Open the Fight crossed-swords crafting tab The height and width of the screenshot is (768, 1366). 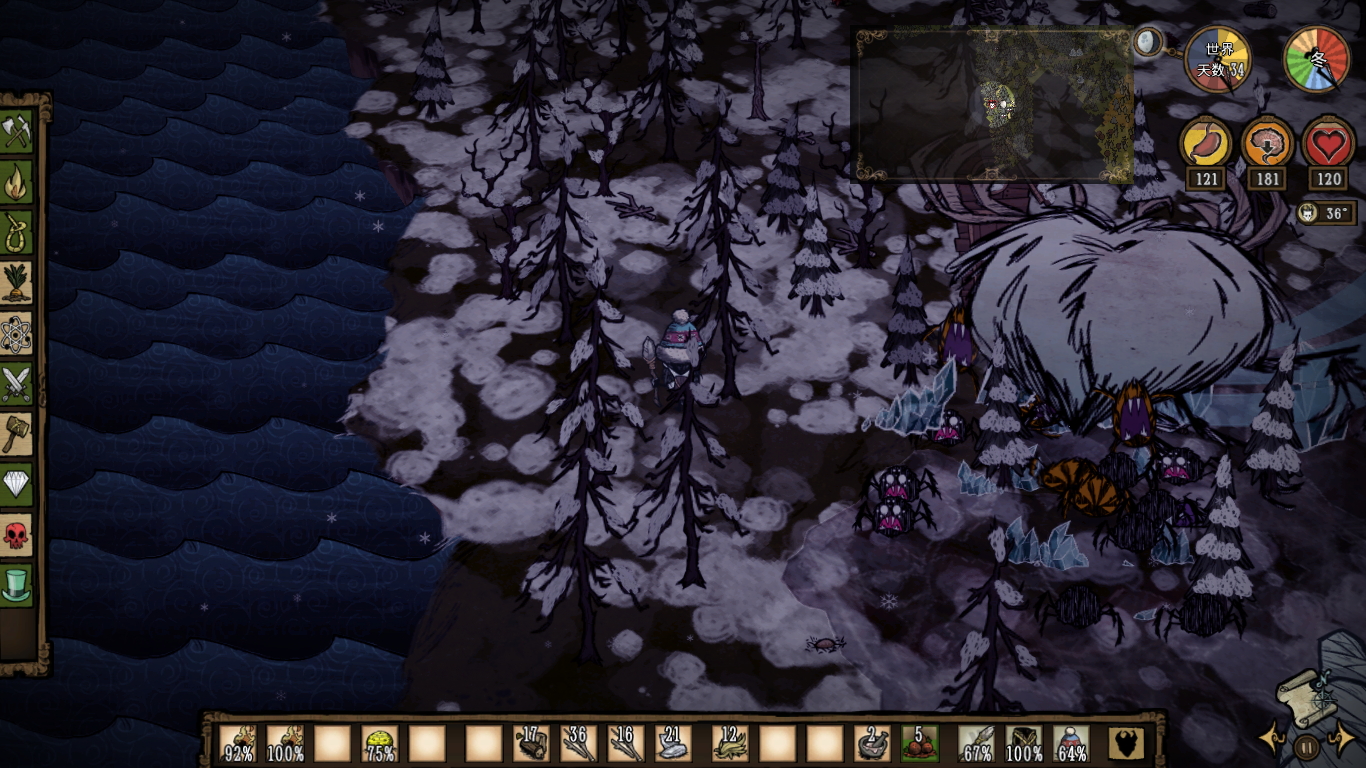tap(17, 383)
